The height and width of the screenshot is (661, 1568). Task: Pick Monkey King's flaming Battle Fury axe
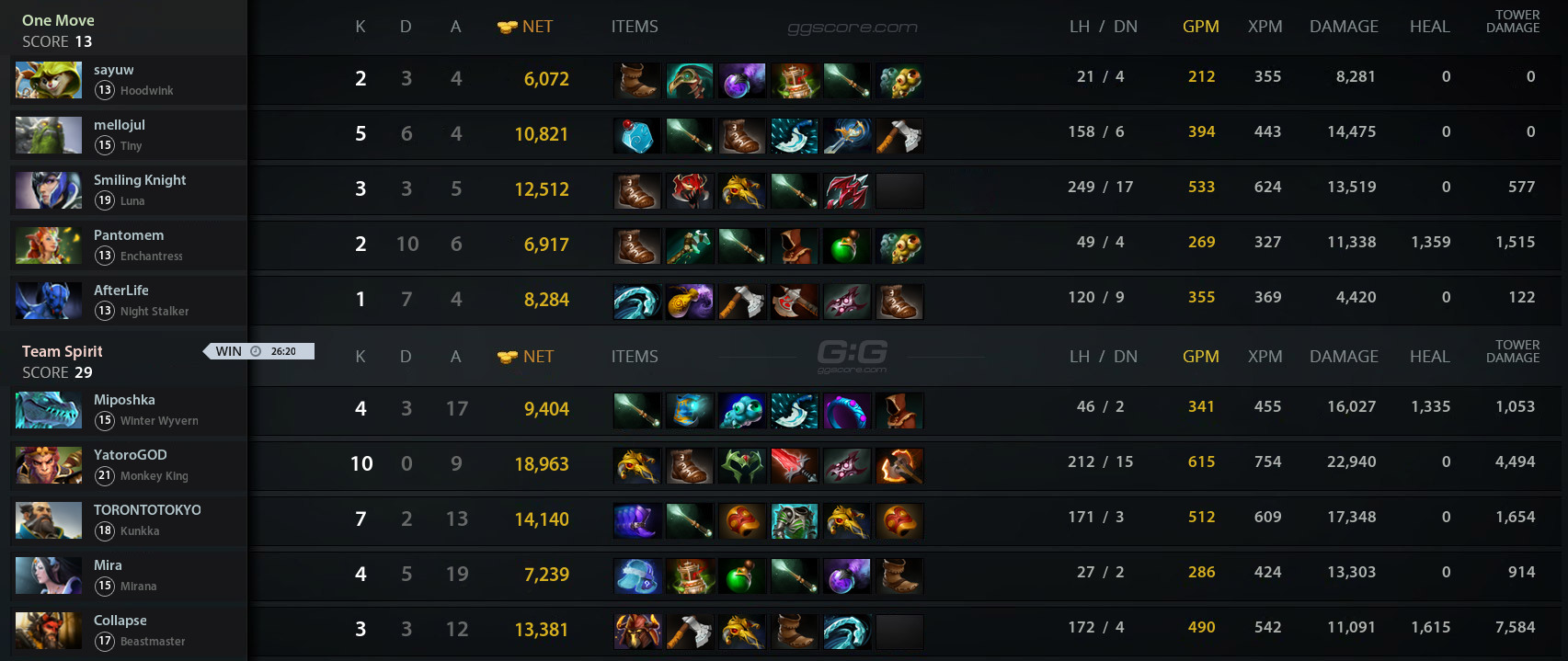pyautogui.click(x=899, y=466)
